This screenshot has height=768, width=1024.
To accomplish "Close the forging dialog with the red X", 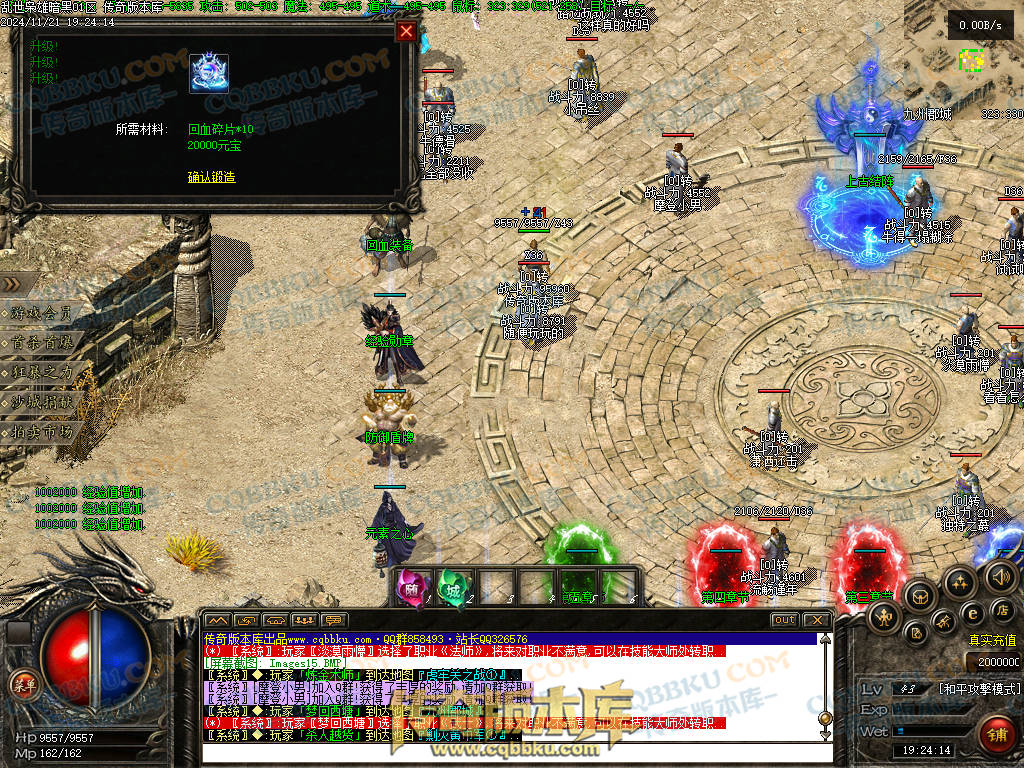I will [x=406, y=31].
